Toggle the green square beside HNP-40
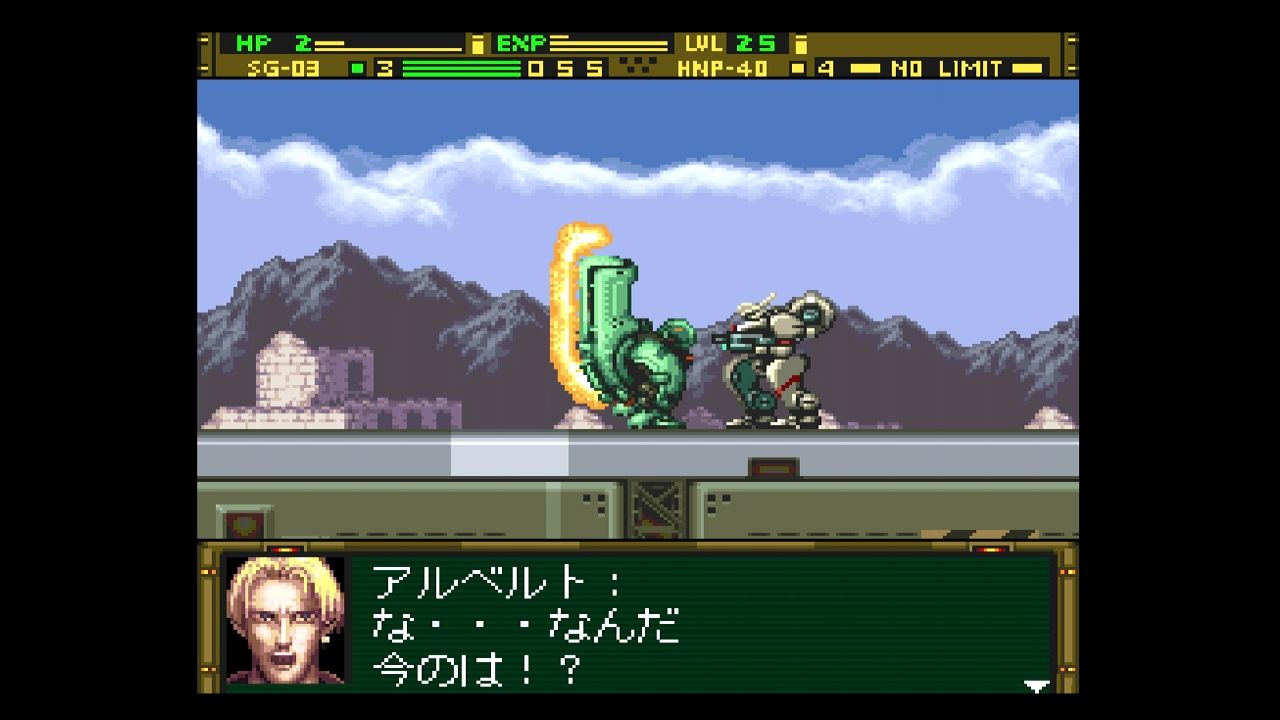The height and width of the screenshot is (720, 1280). [796, 68]
